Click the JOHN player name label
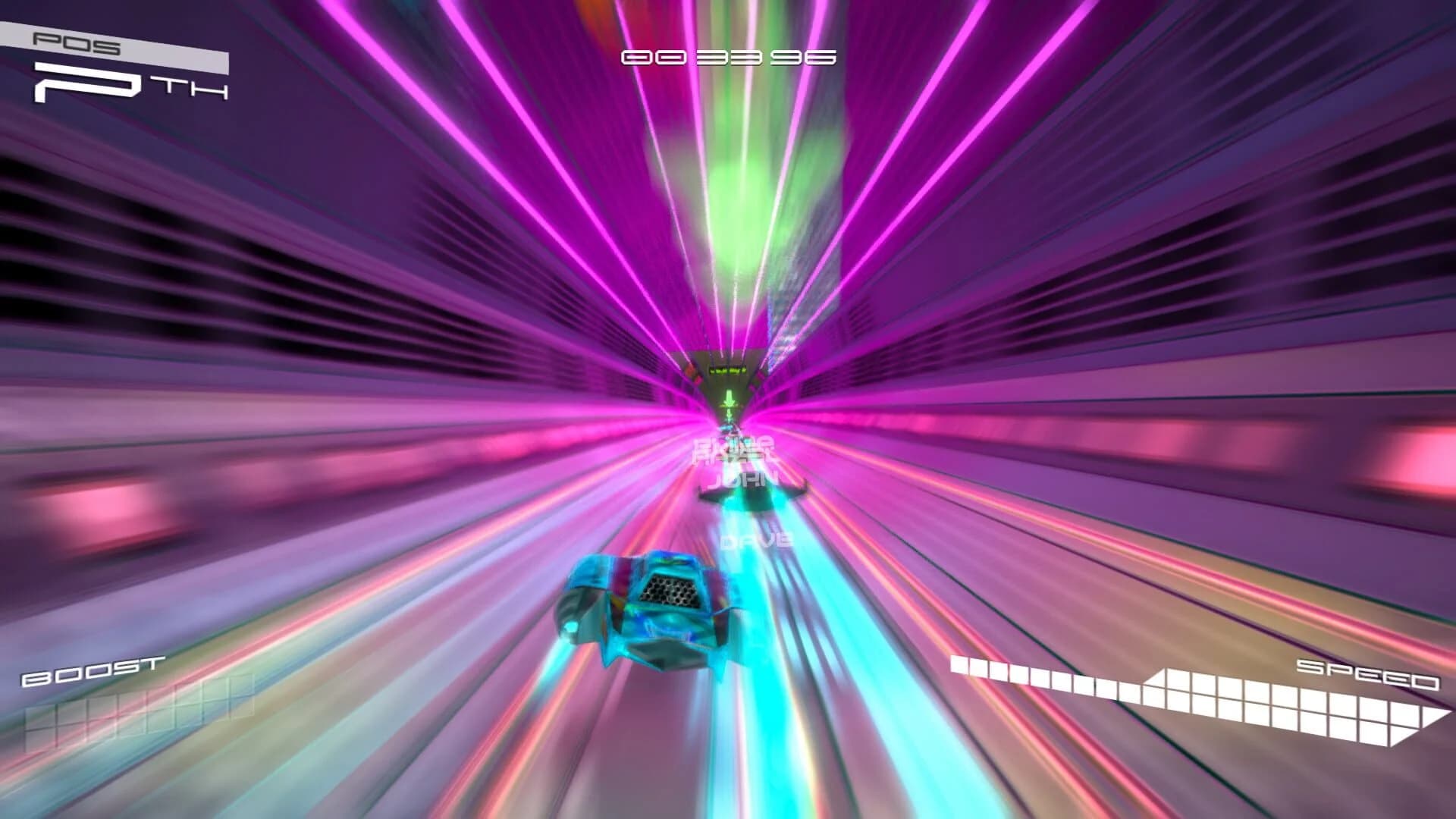This screenshot has width=1456, height=819. click(747, 478)
